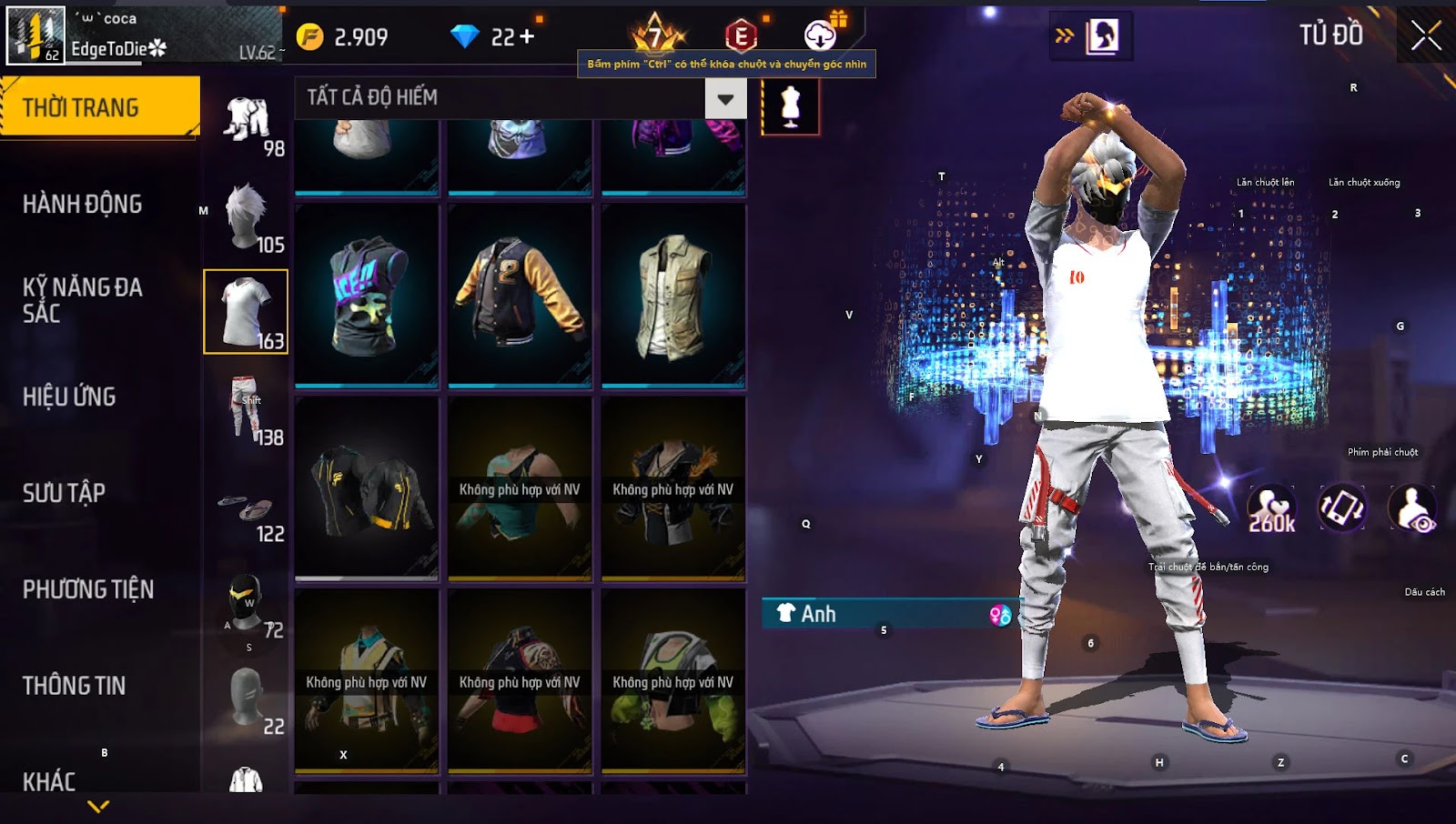Click the mannequin preview icon
1456x824 pixels.
(x=790, y=106)
